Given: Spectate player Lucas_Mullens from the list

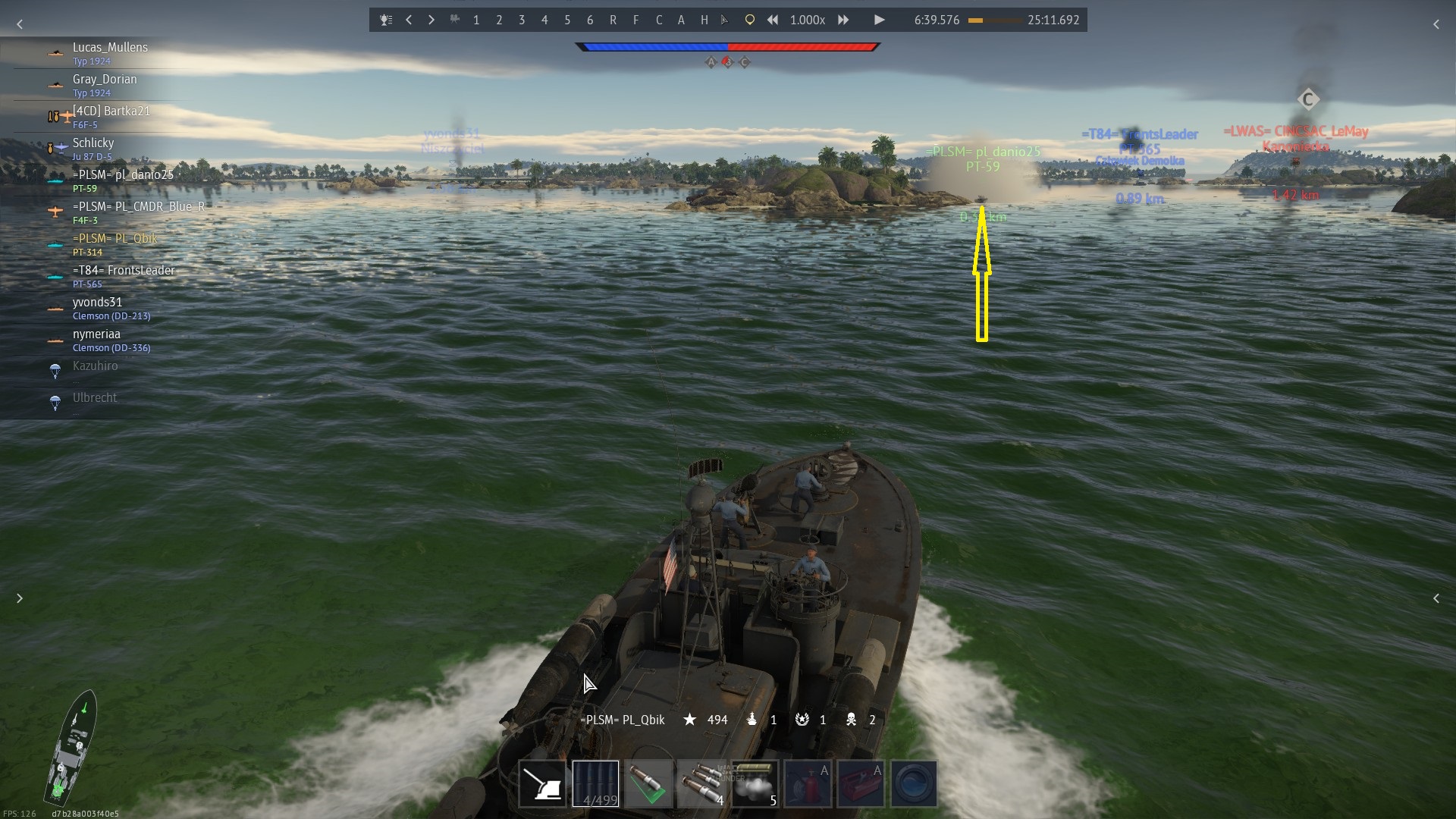Looking at the screenshot, I should click(110, 52).
